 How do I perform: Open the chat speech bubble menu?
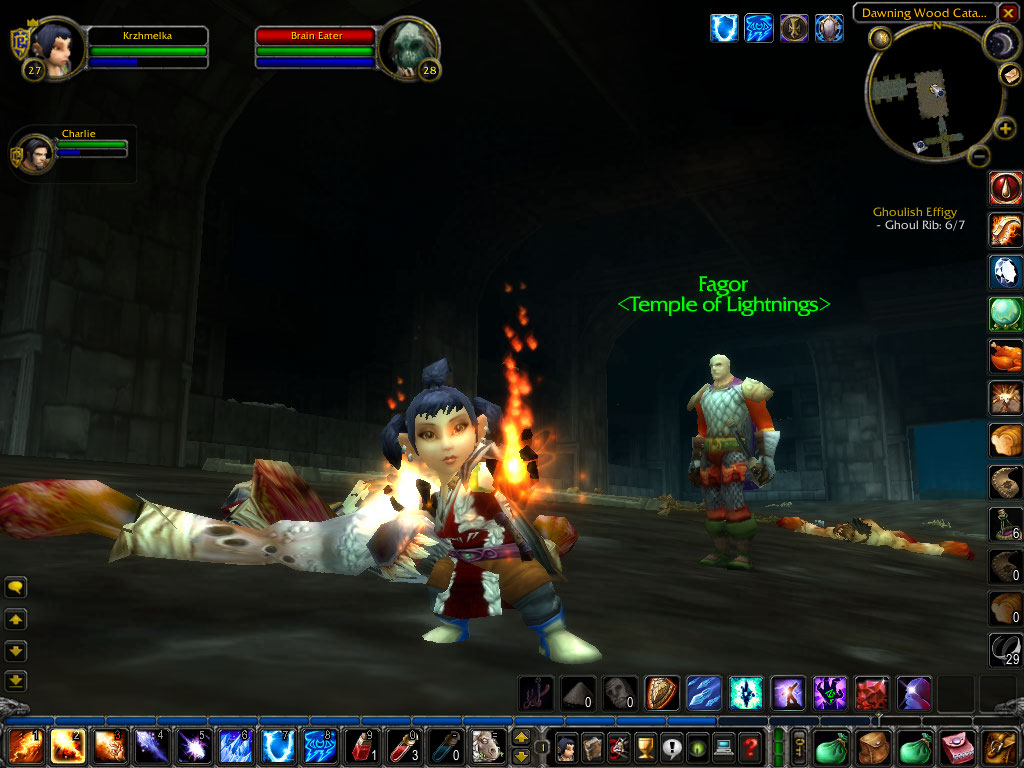[x=16, y=588]
